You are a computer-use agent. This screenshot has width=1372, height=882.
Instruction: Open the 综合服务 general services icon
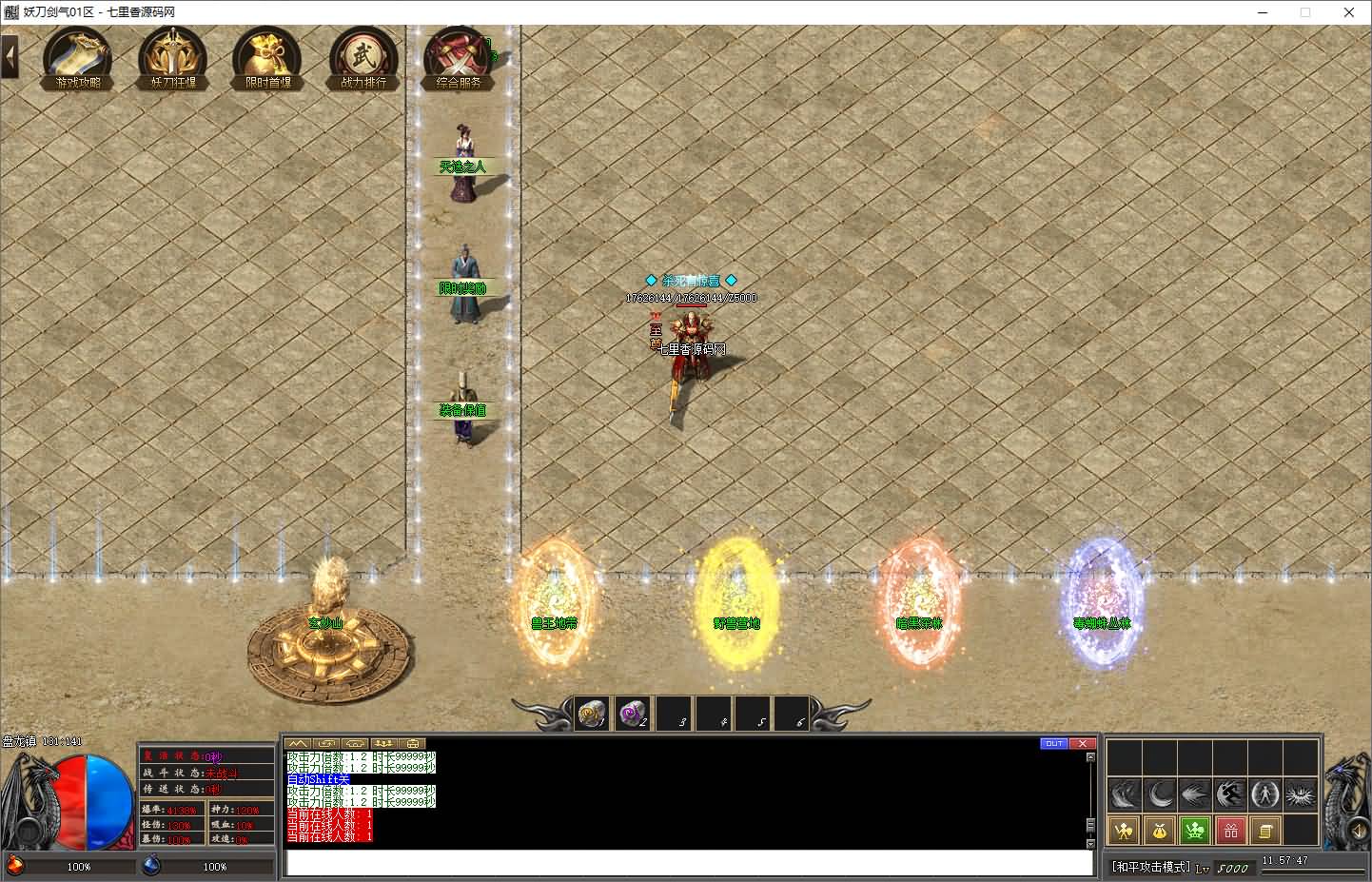[x=459, y=60]
